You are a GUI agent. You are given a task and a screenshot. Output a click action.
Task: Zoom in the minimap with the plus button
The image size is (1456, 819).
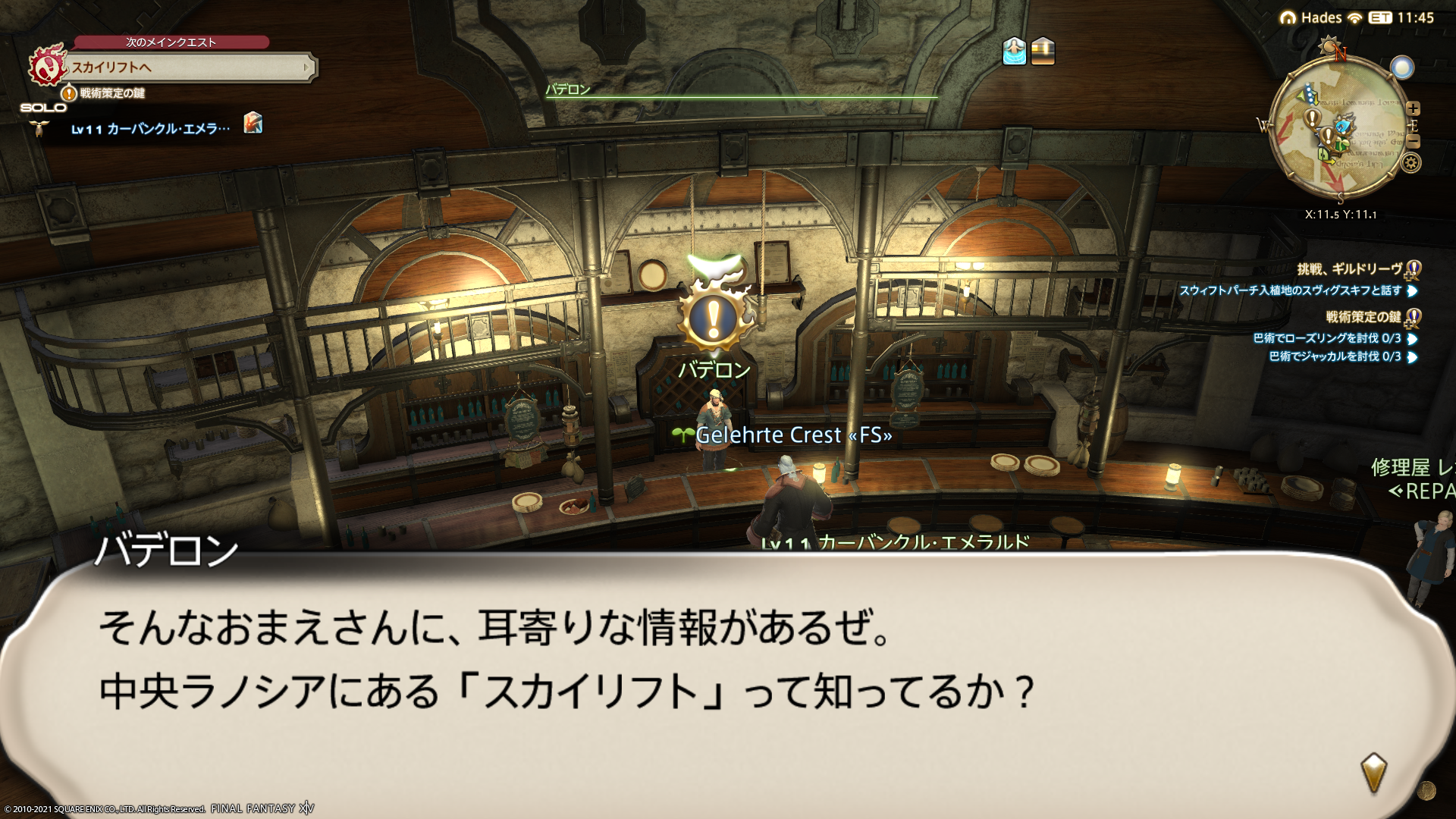(1413, 108)
